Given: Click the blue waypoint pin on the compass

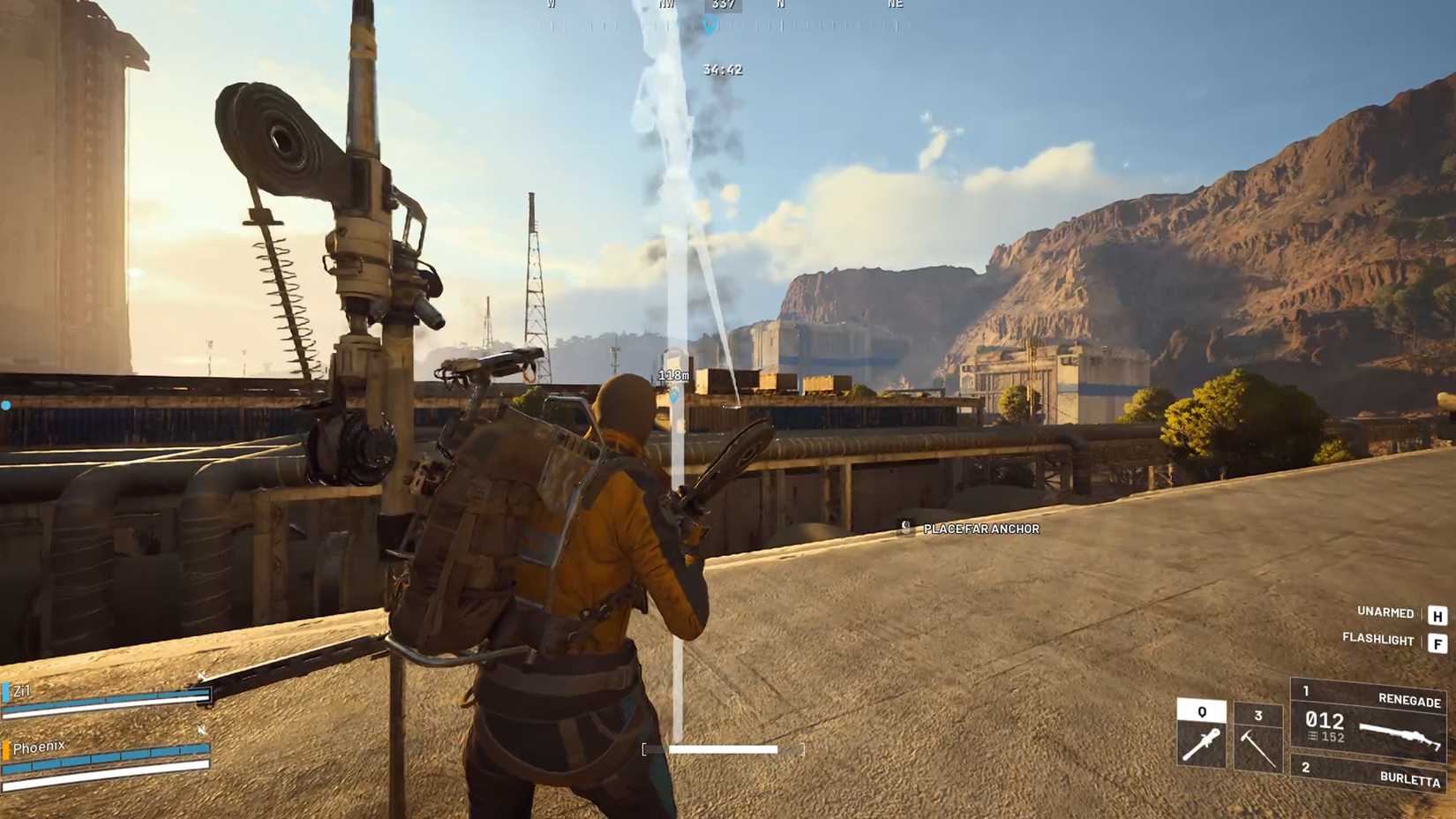Looking at the screenshot, I should pos(711,24).
